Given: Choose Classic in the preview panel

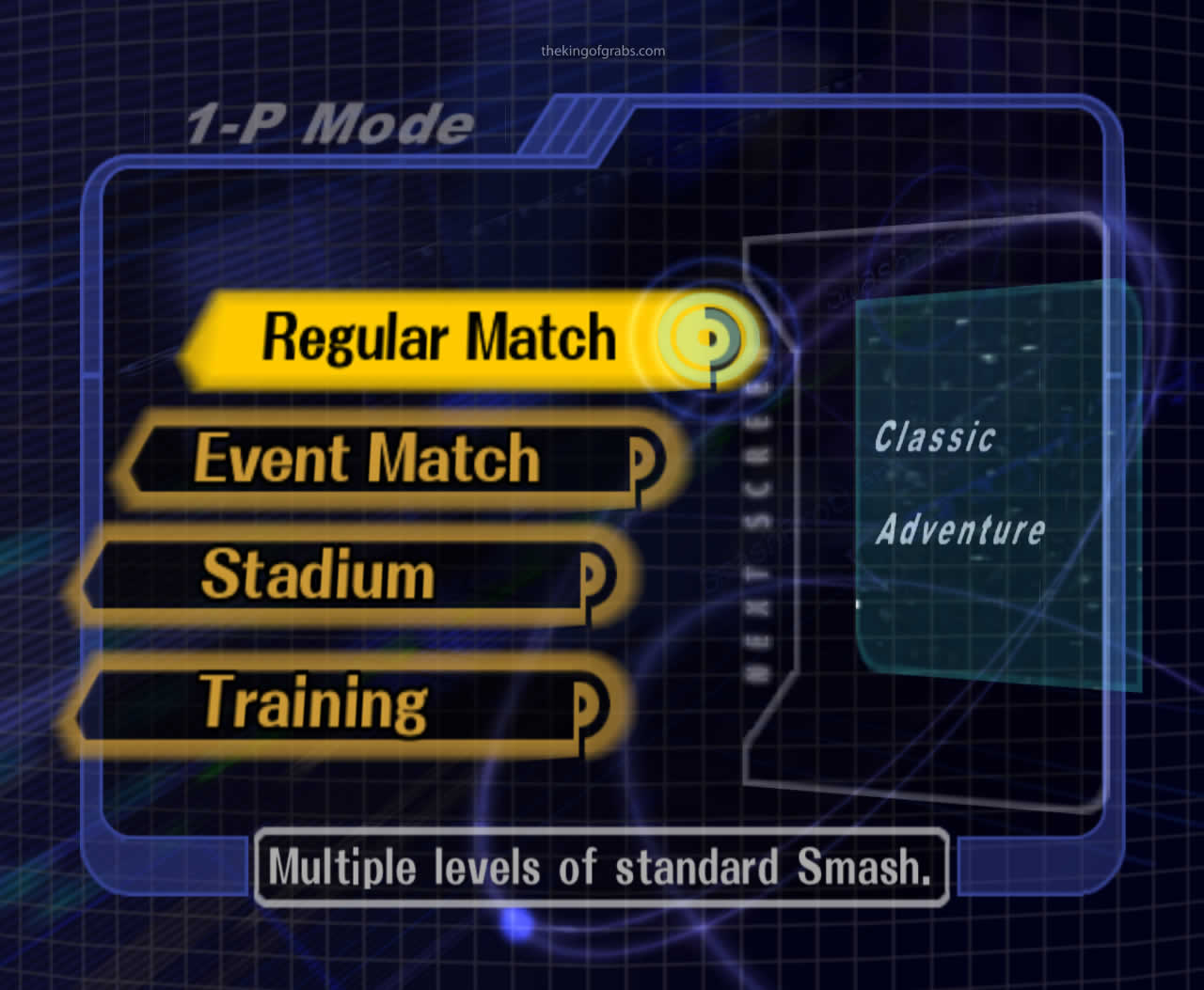Looking at the screenshot, I should coord(935,435).
